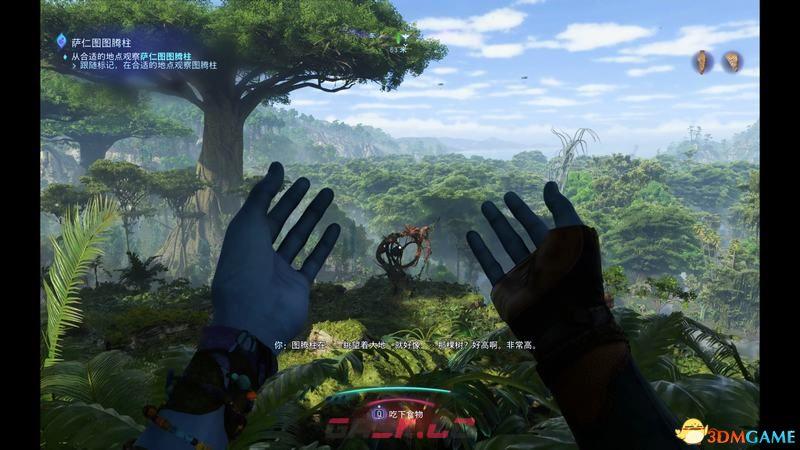Click the objective marker showing 63 meters
Viewport: 800px width, 450px height.
(398, 39)
